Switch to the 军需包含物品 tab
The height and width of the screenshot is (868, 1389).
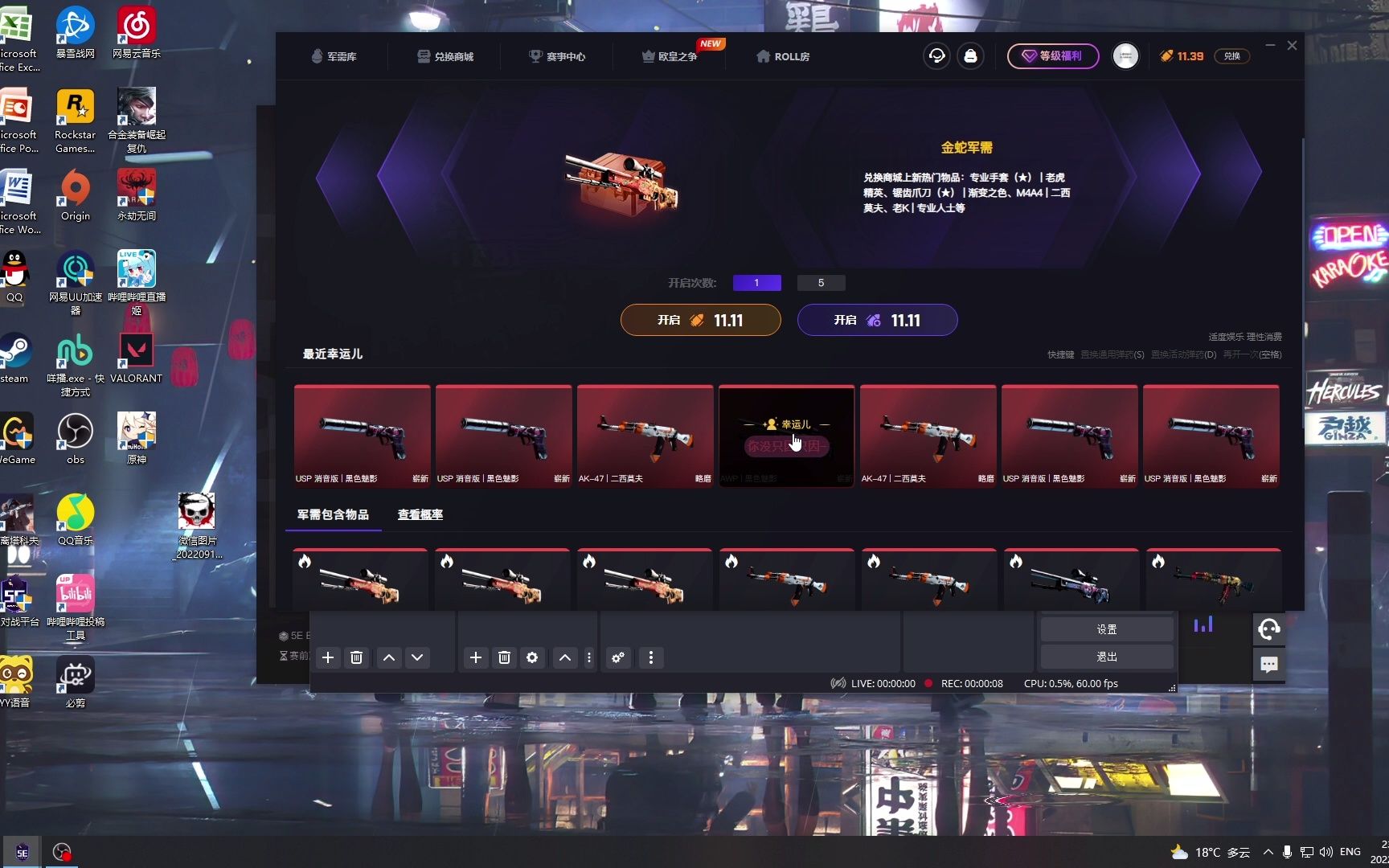tap(333, 514)
